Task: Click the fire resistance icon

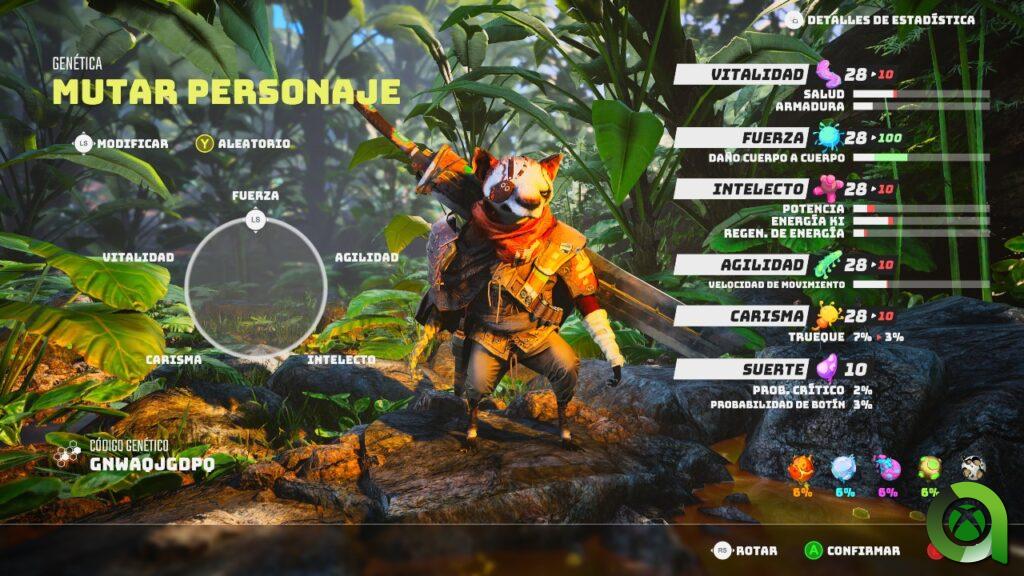Action: pos(801,470)
